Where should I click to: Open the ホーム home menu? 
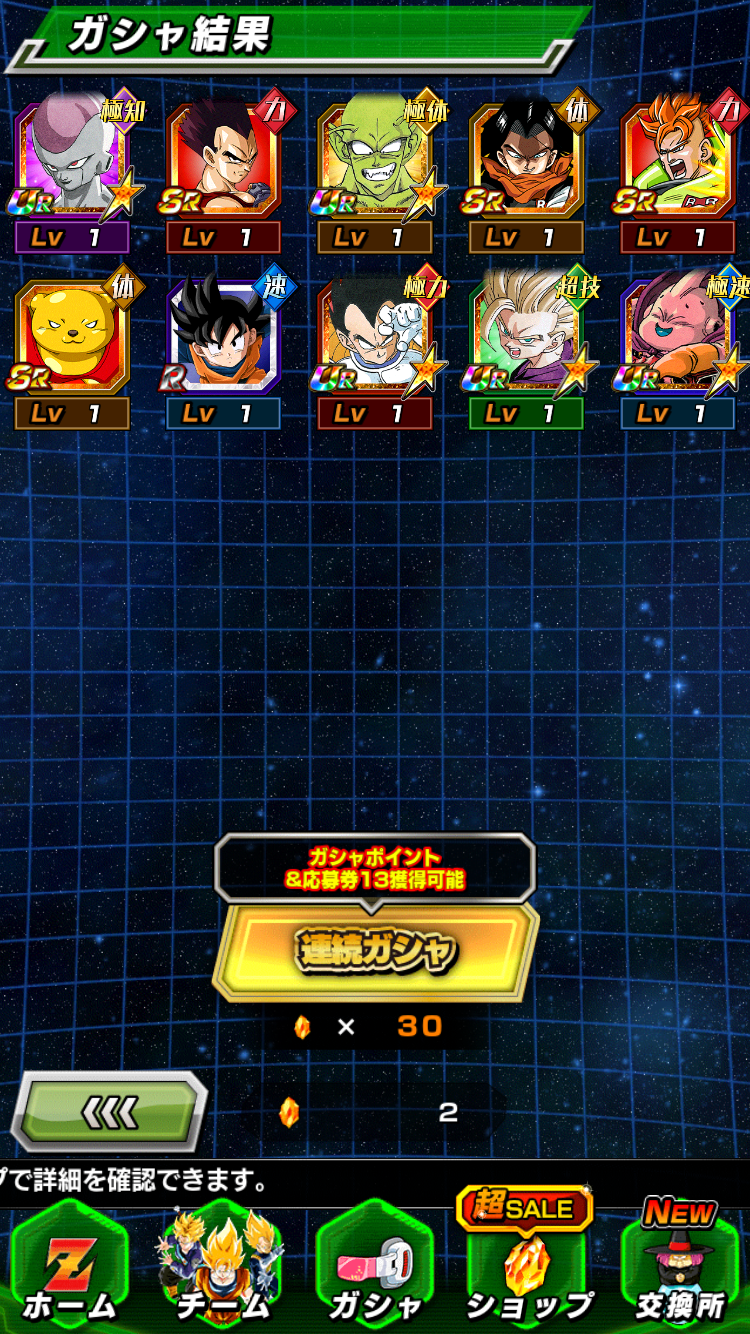click(70, 1265)
